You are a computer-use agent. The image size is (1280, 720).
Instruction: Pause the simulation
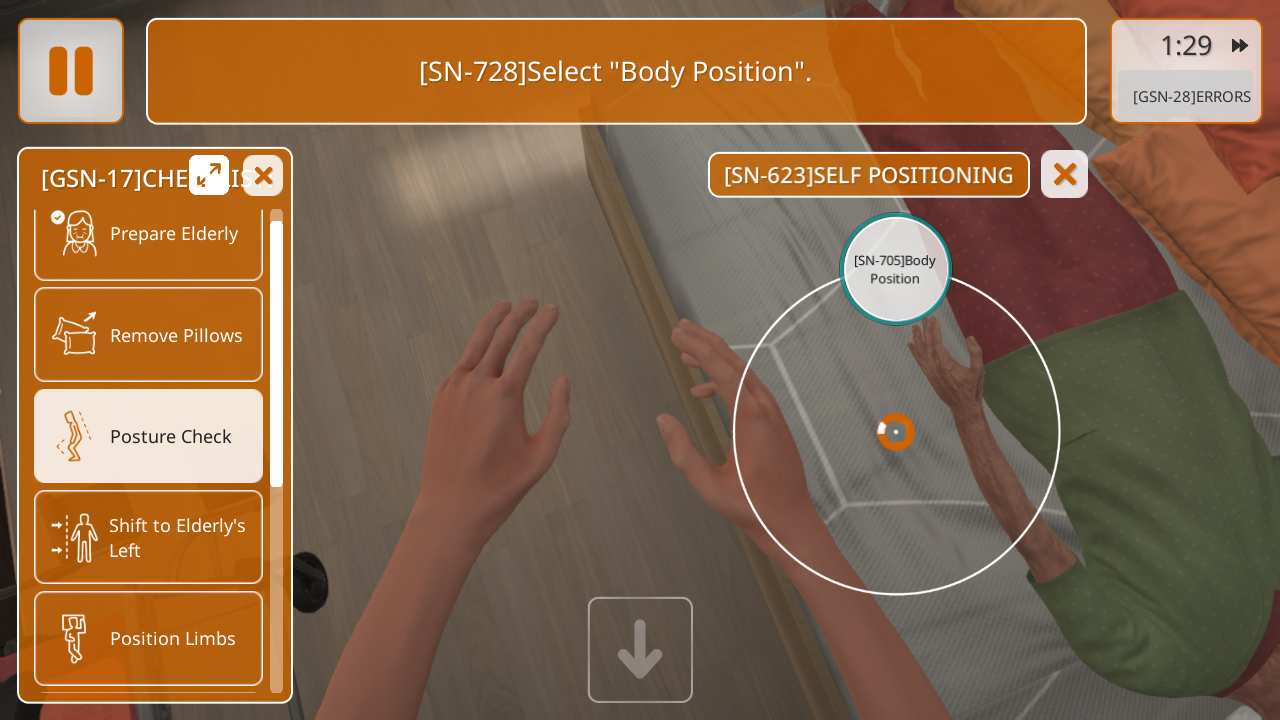pyautogui.click(x=71, y=71)
